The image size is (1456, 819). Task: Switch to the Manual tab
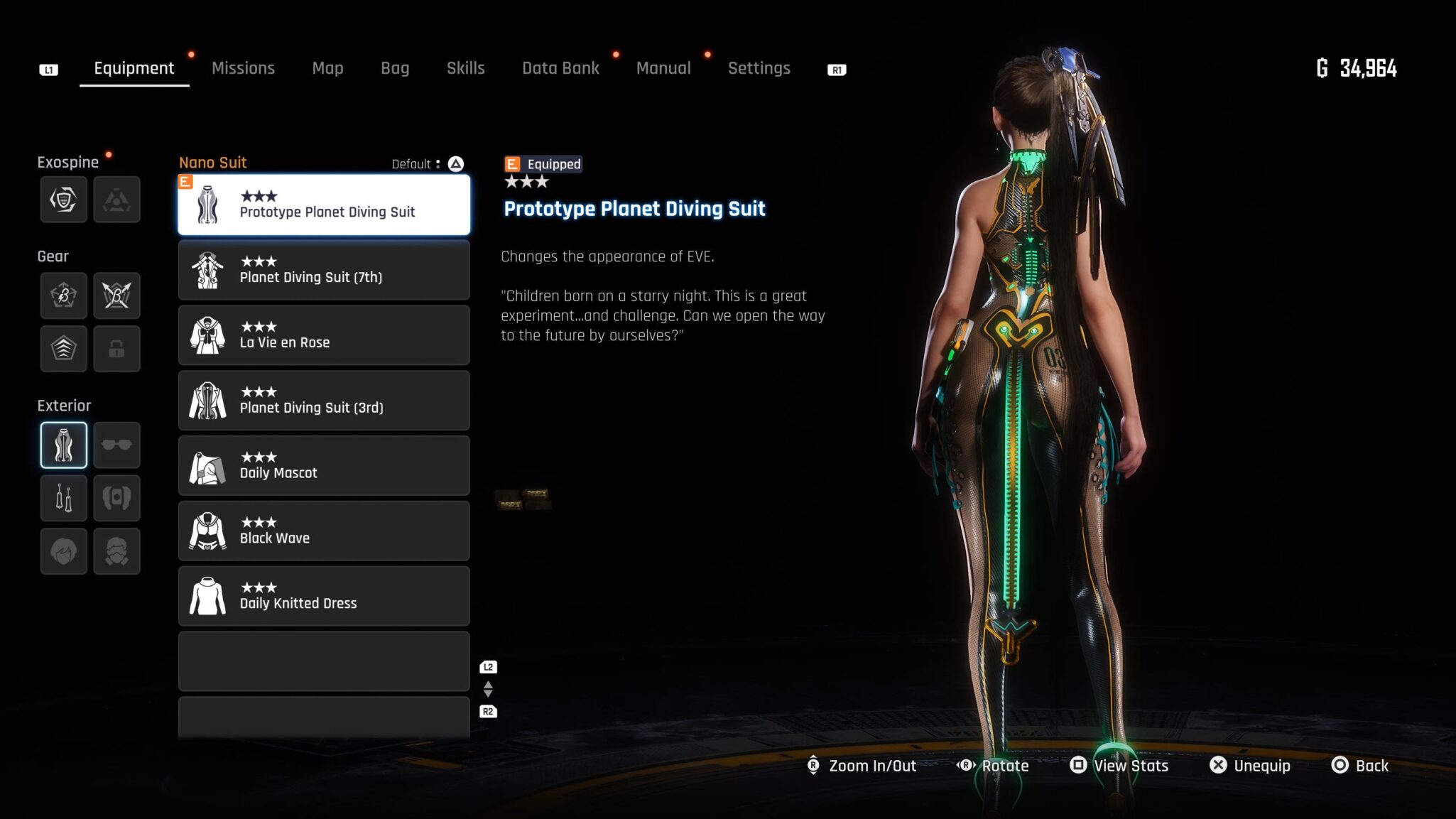coord(663,68)
